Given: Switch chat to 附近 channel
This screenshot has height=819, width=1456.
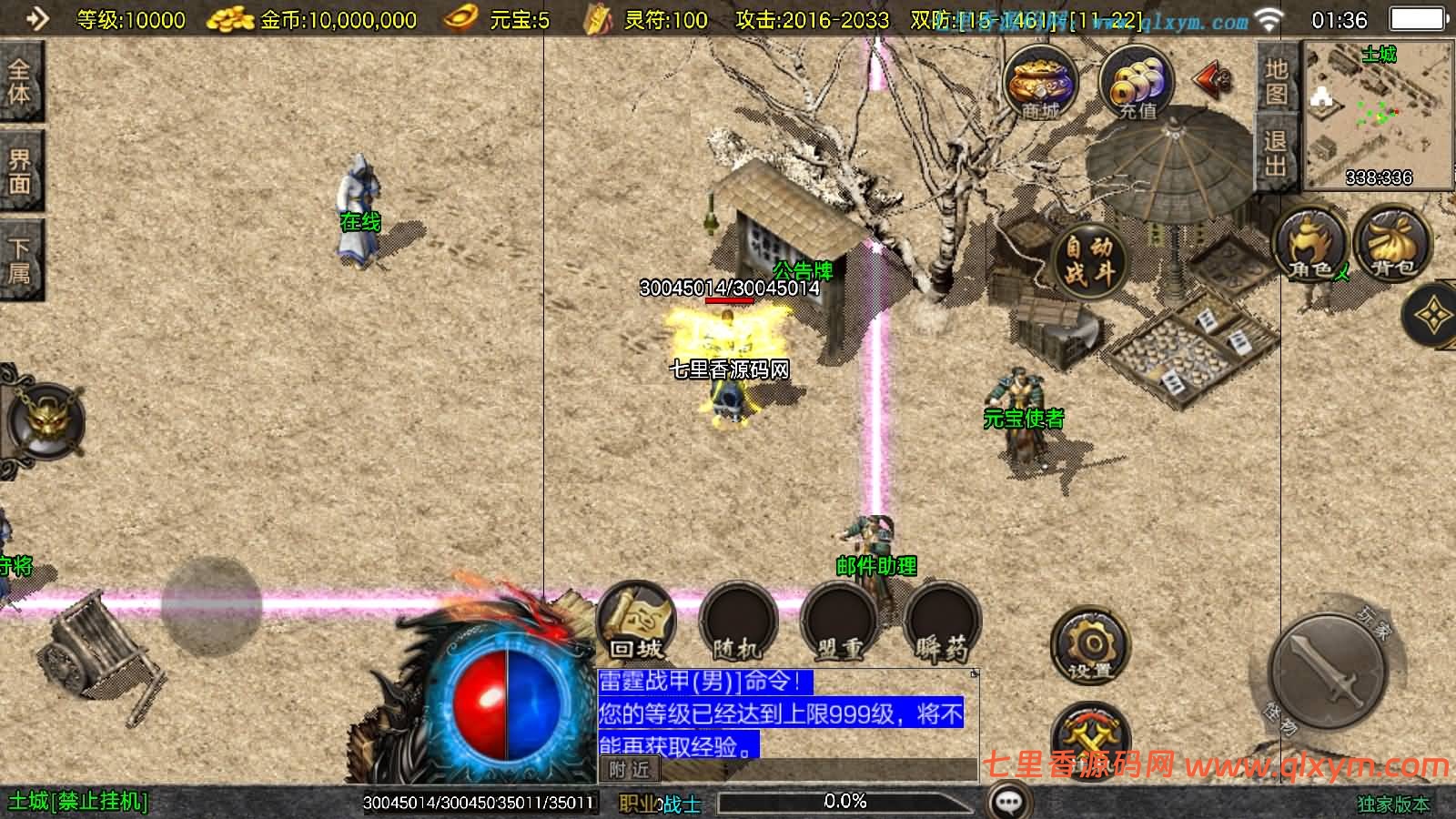Looking at the screenshot, I should point(629,770).
